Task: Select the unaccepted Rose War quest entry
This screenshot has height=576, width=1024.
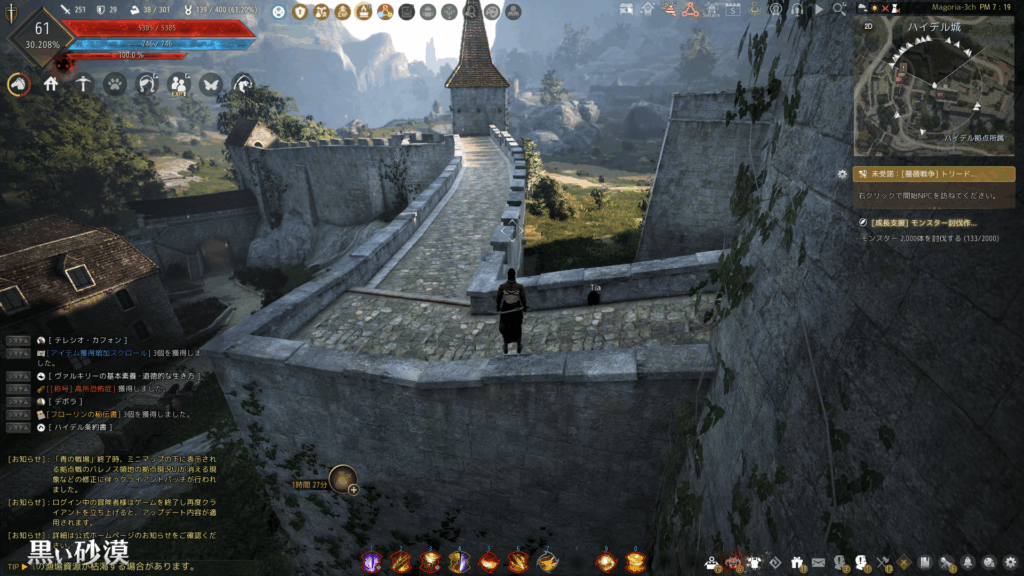Action: coord(933,174)
